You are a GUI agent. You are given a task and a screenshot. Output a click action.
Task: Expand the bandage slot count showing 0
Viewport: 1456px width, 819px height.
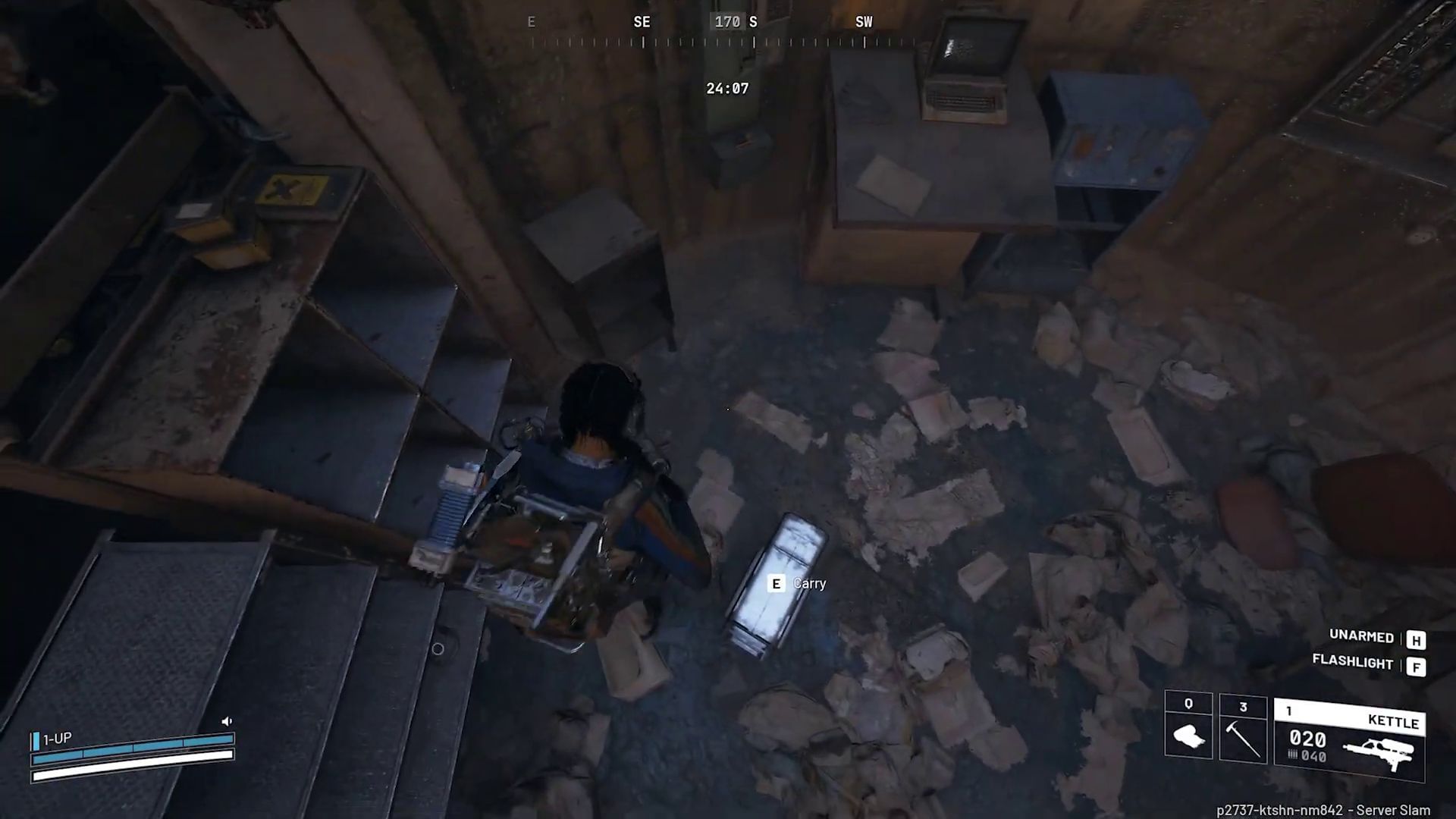[x=1188, y=702]
